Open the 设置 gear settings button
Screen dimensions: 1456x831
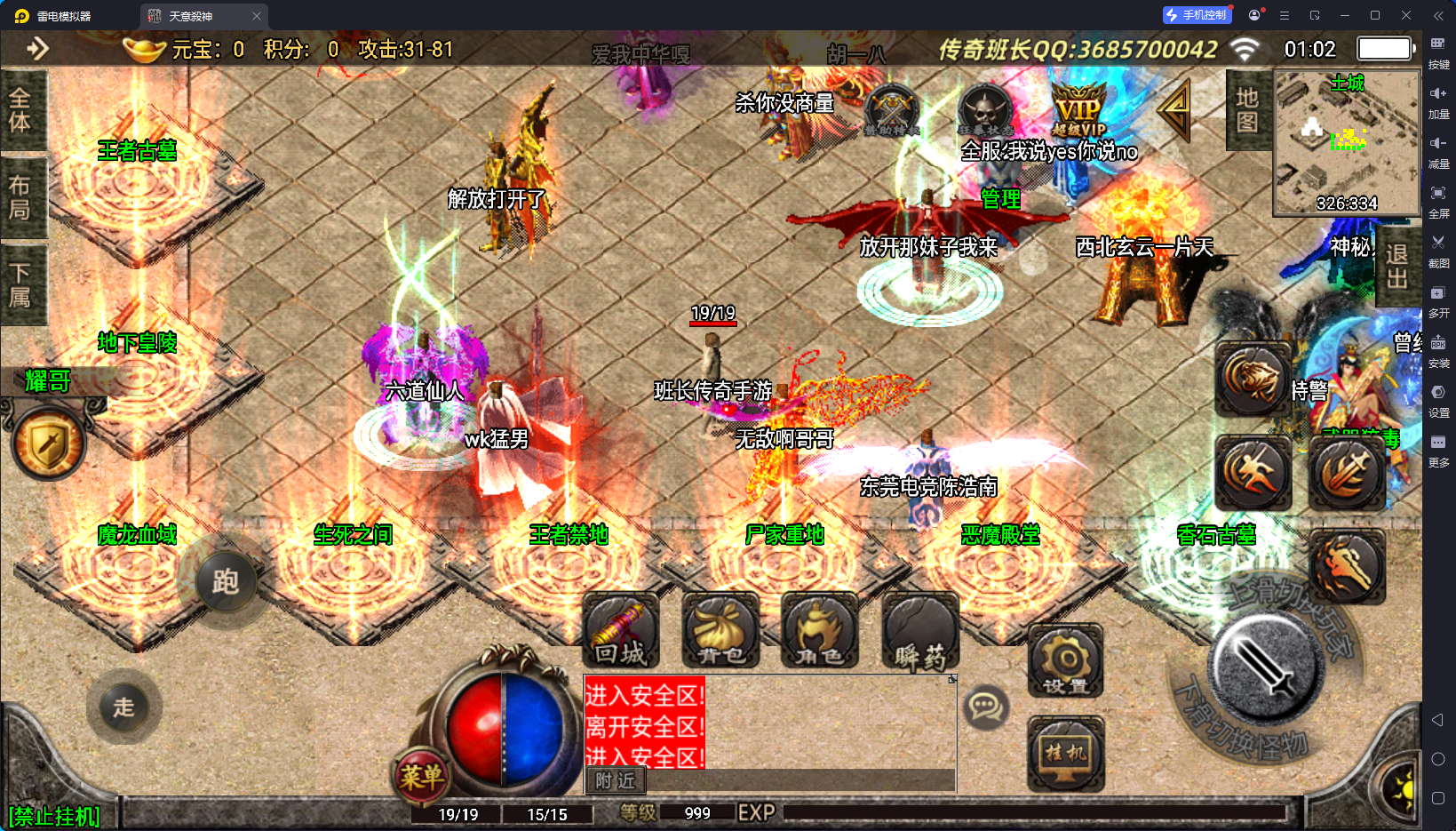pyautogui.click(x=1066, y=662)
